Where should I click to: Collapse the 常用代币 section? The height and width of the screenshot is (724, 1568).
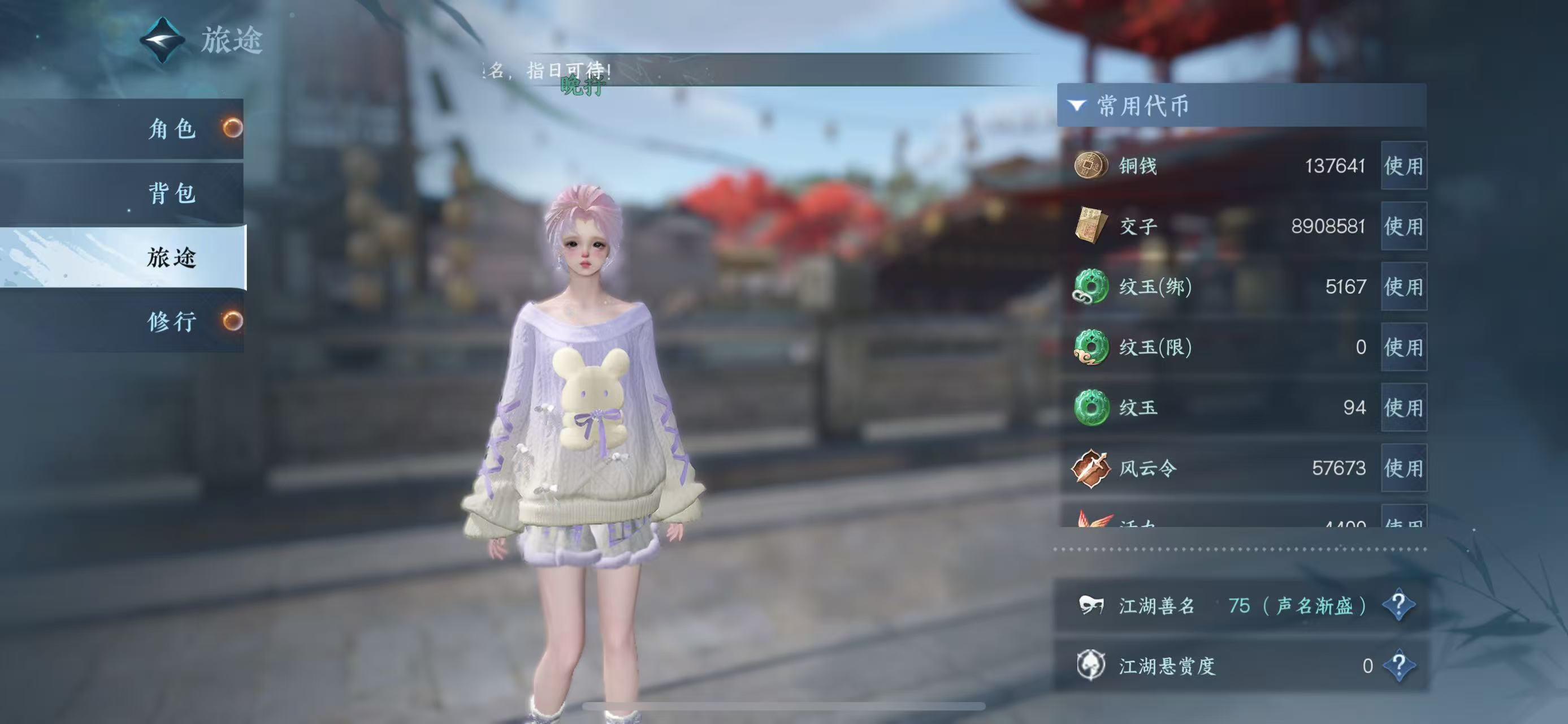click(x=1077, y=106)
